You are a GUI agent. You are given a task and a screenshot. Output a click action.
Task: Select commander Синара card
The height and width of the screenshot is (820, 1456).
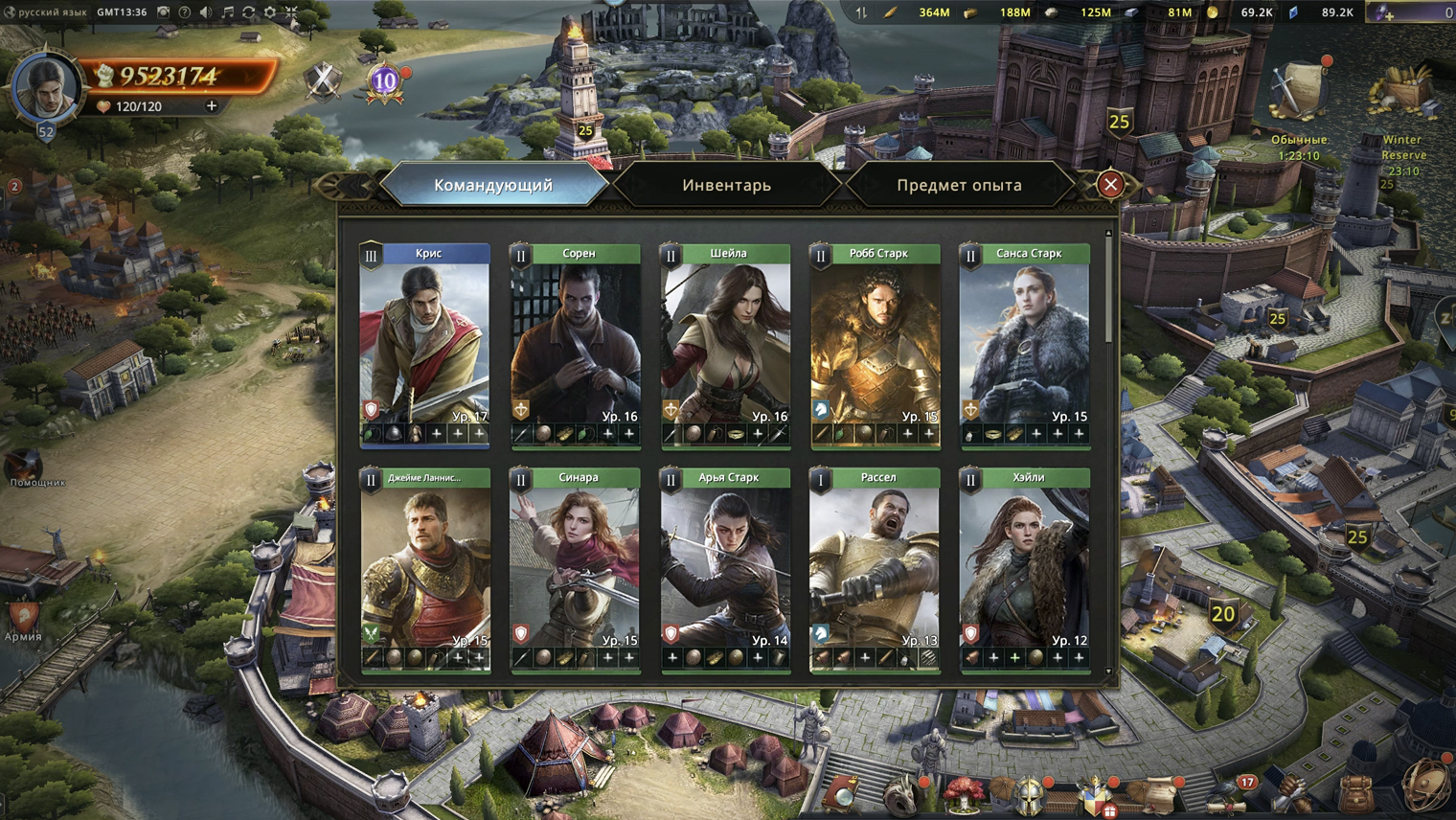coord(575,565)
